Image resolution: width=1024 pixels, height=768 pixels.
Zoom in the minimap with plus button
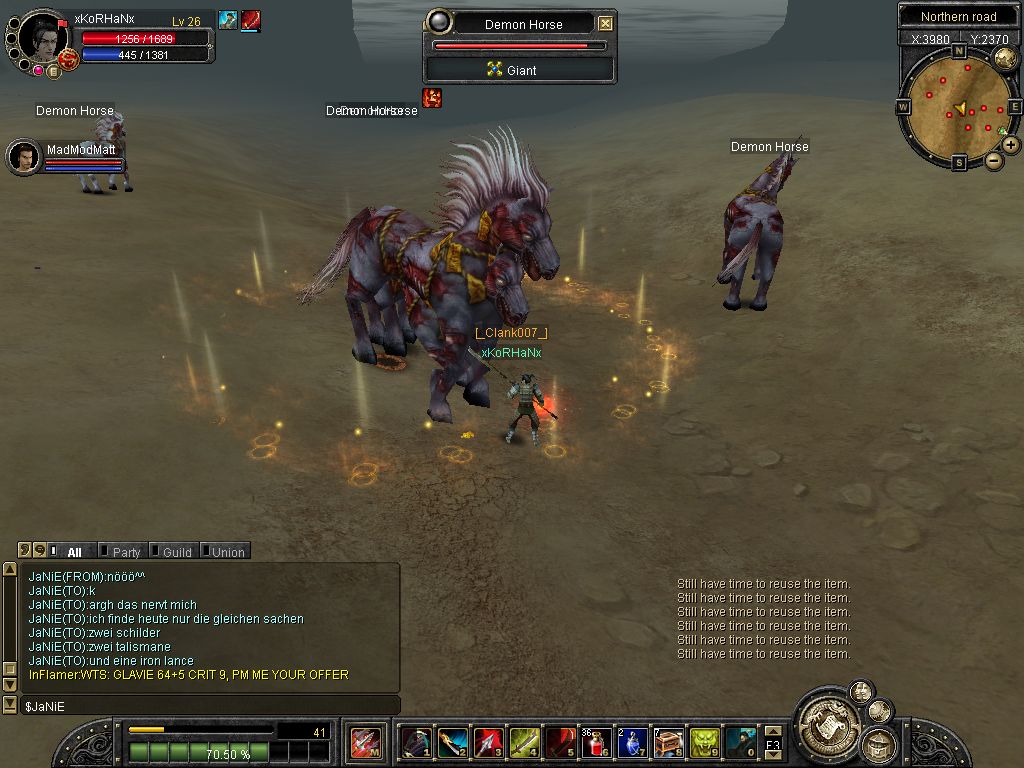click(x=1011, y=145)
